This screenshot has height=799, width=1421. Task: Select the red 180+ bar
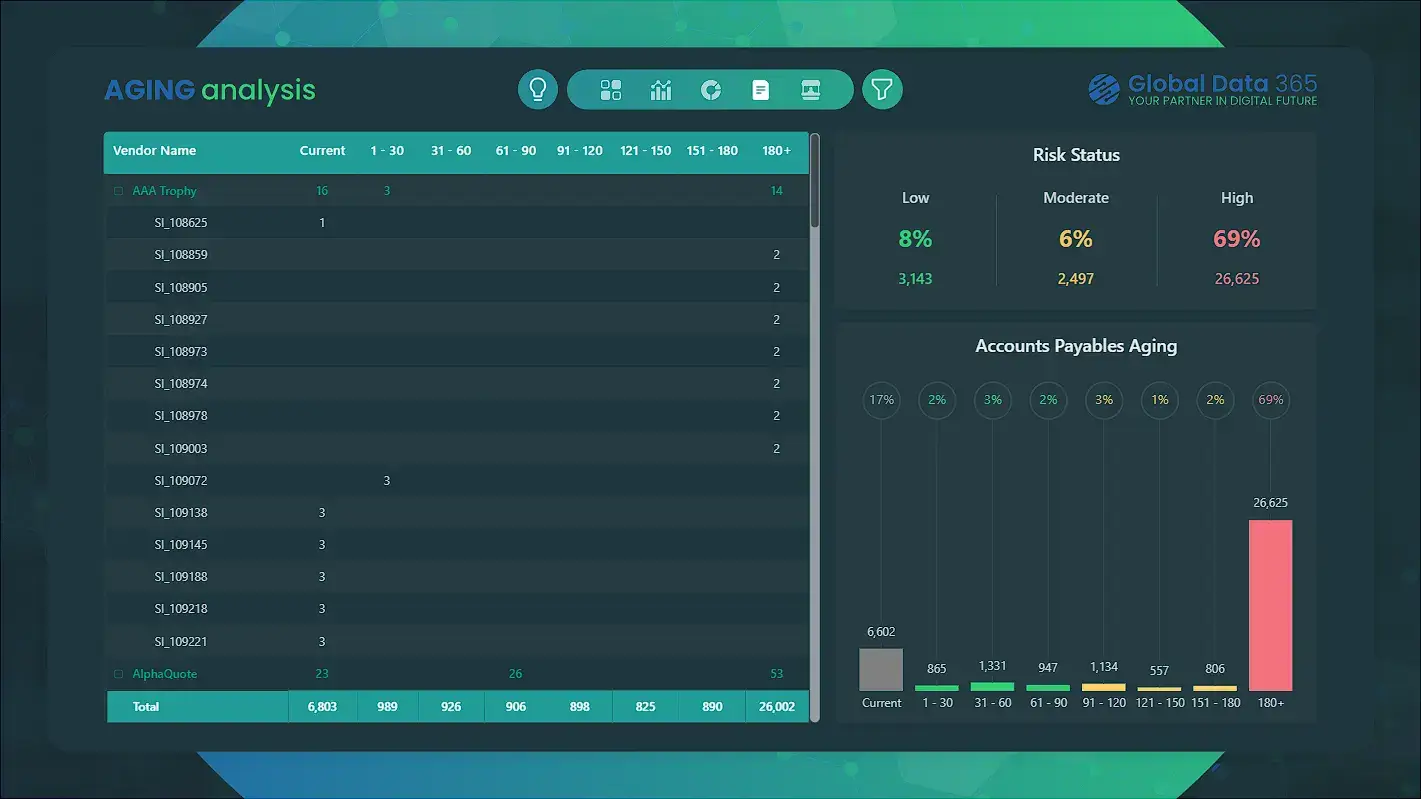(1270, 605)
